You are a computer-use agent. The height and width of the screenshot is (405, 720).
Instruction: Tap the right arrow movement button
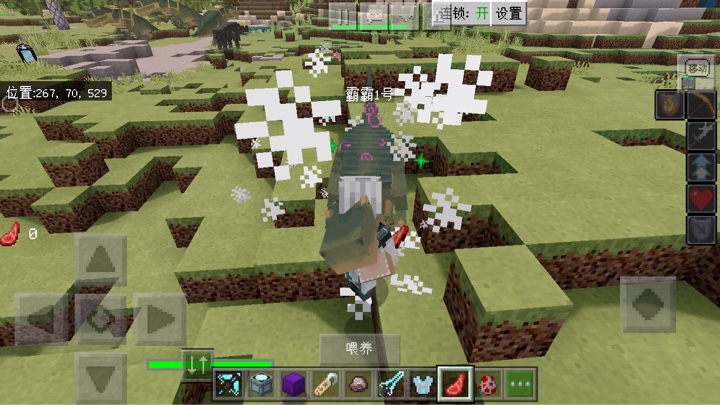pos(160,320)
